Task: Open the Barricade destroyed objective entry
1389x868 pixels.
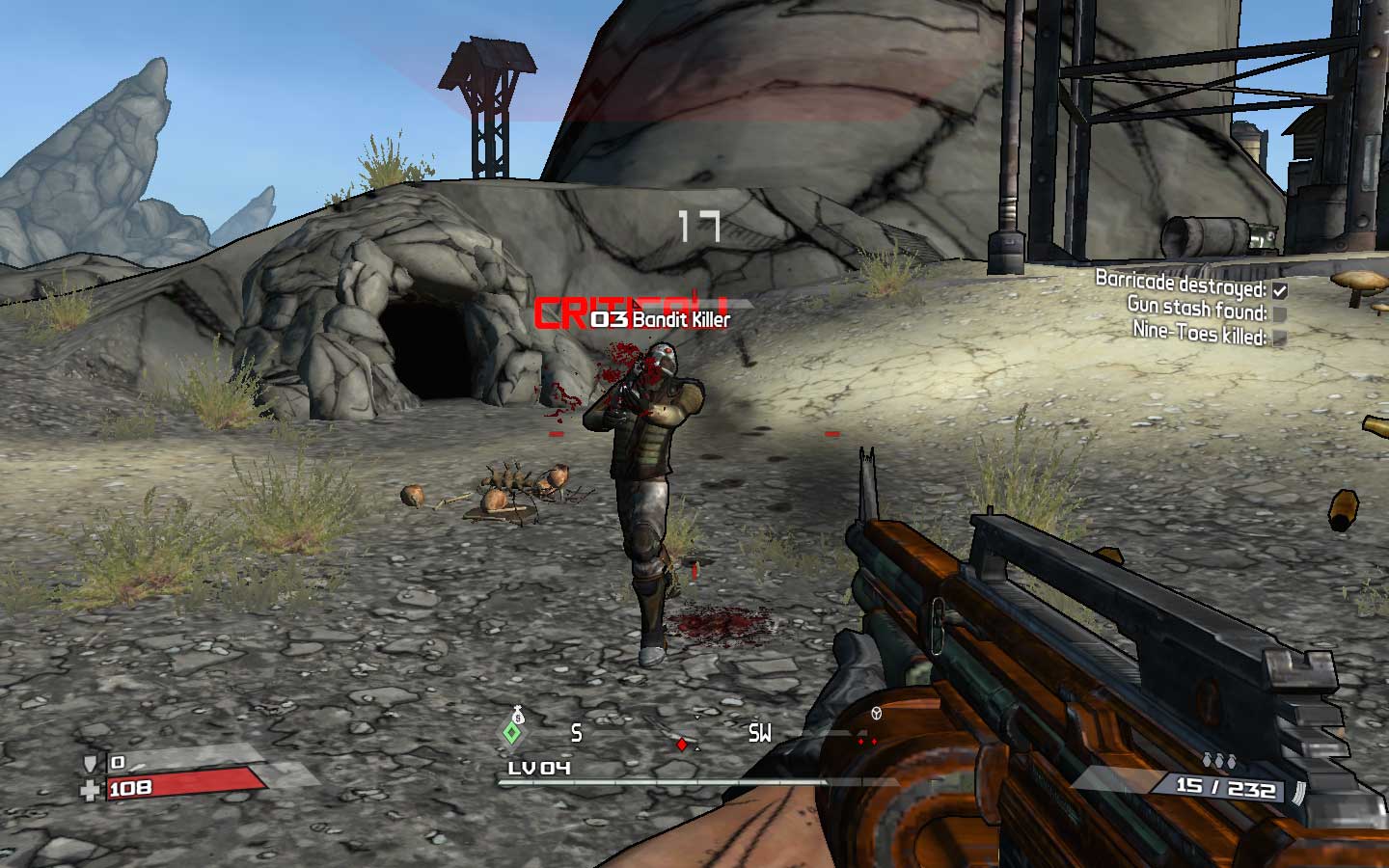Action: [x=1184, y=284]
